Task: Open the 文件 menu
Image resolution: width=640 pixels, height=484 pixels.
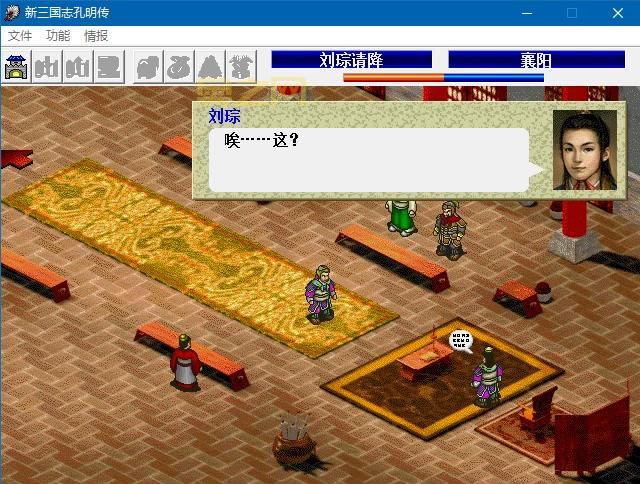Action: click(20, 35)
